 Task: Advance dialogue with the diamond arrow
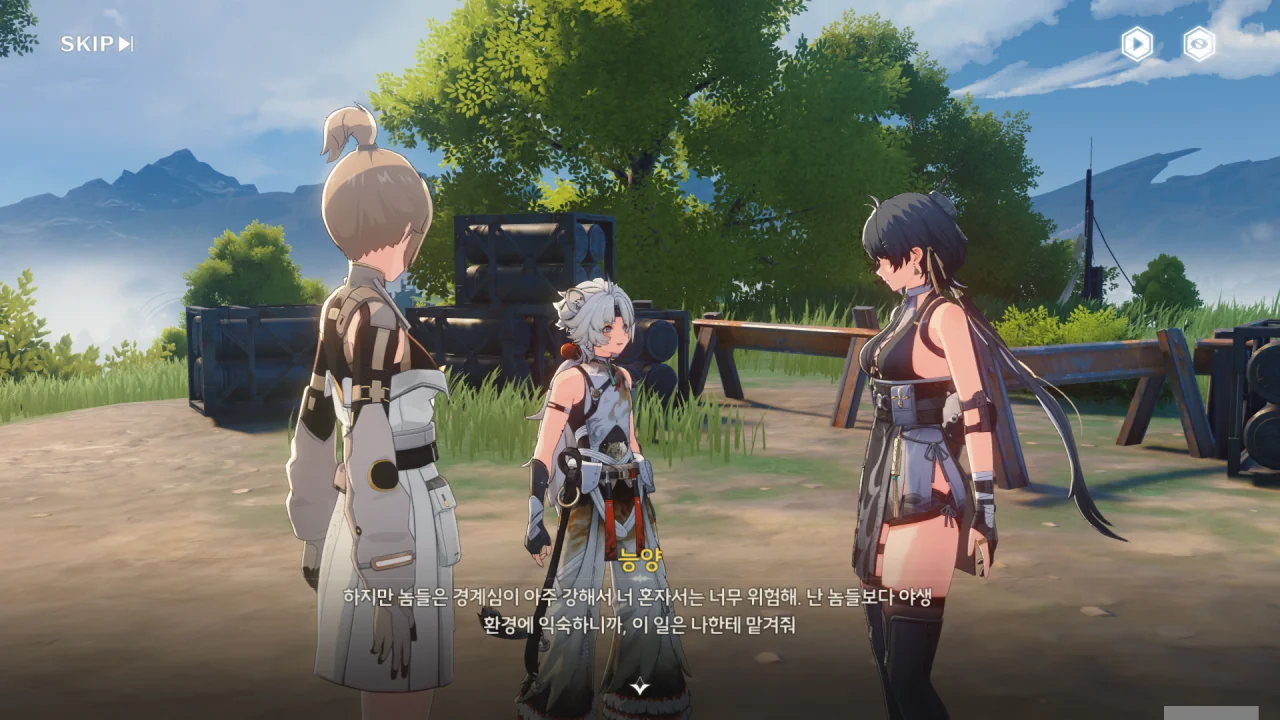click(x=640, y=686)
